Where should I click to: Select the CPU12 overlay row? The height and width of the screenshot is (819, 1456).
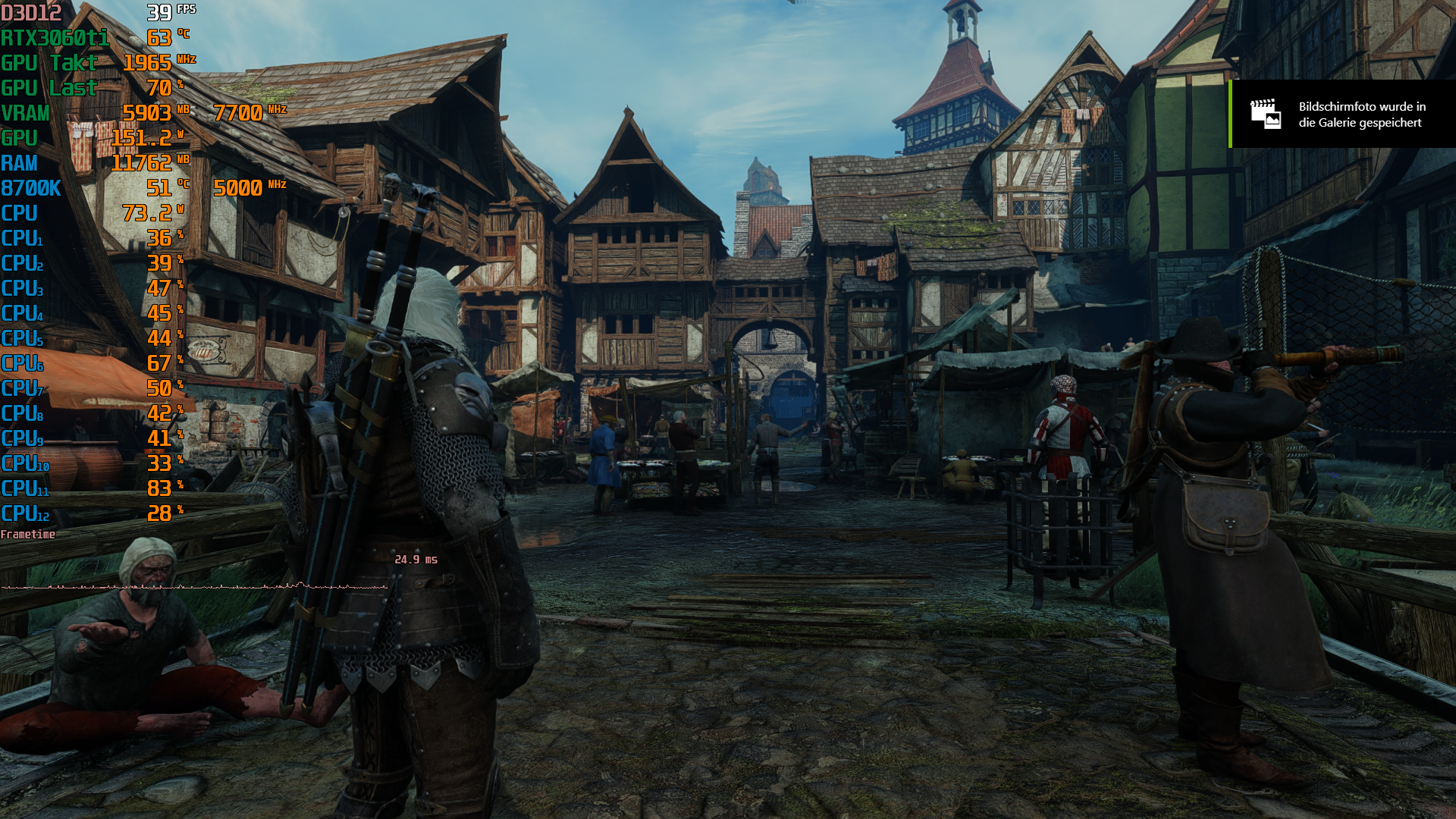24,513
